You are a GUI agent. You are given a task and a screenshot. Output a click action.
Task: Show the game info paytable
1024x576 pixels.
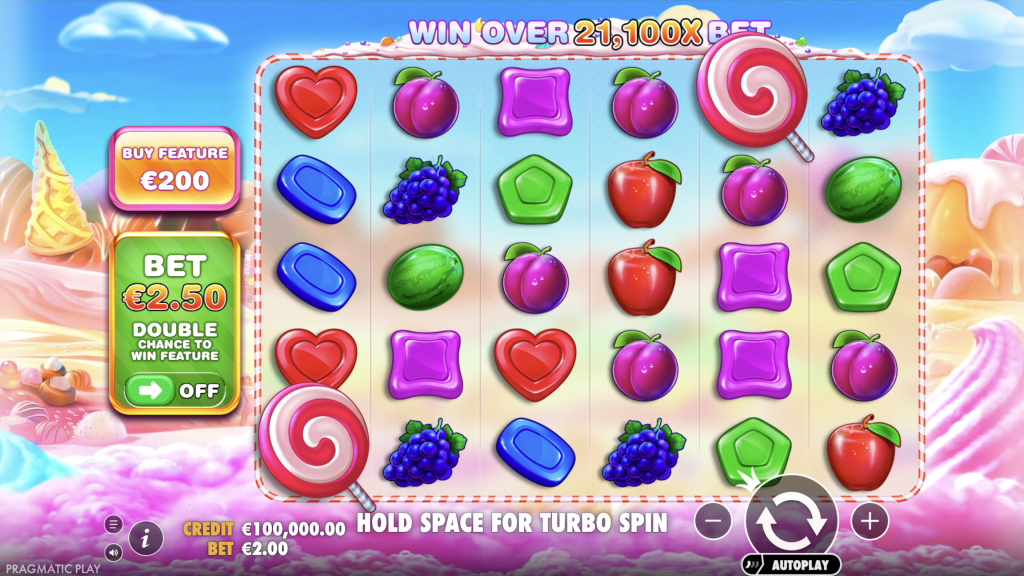click(146, 538)
